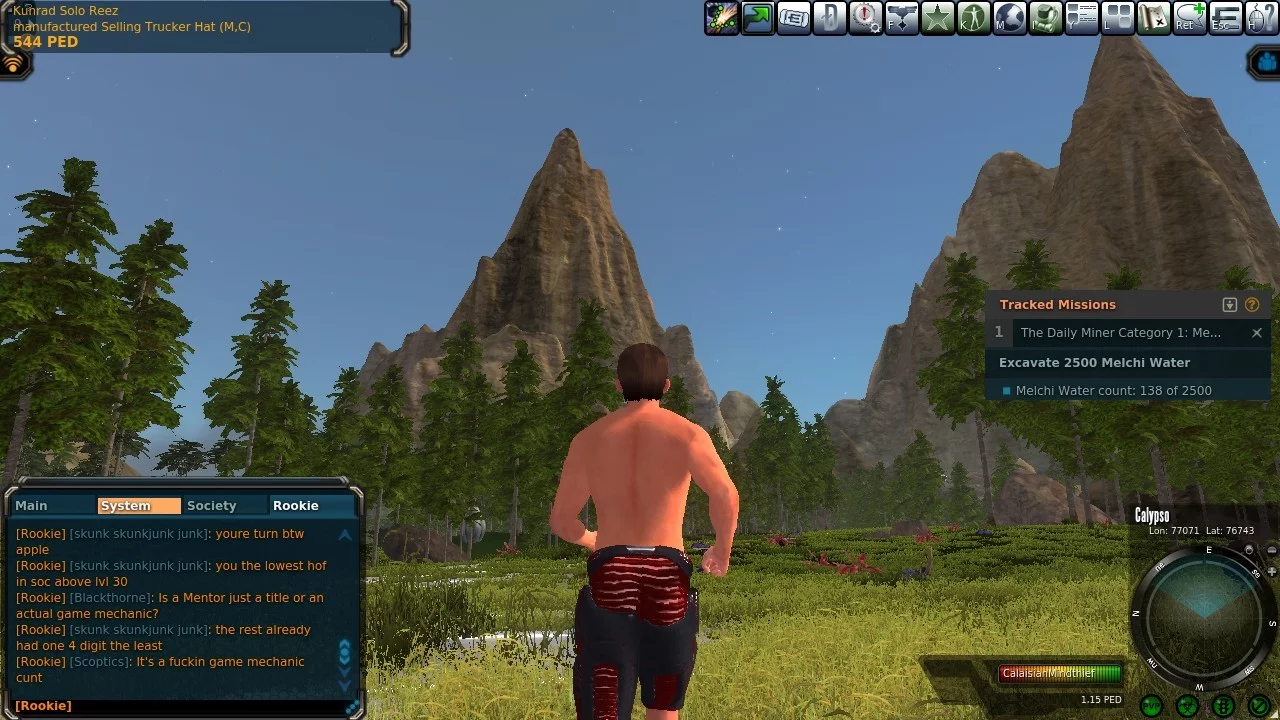The height and width of the screenshot is (720, 1280).
Task: Open the green star toolbar icon
Action: [937, 18]
